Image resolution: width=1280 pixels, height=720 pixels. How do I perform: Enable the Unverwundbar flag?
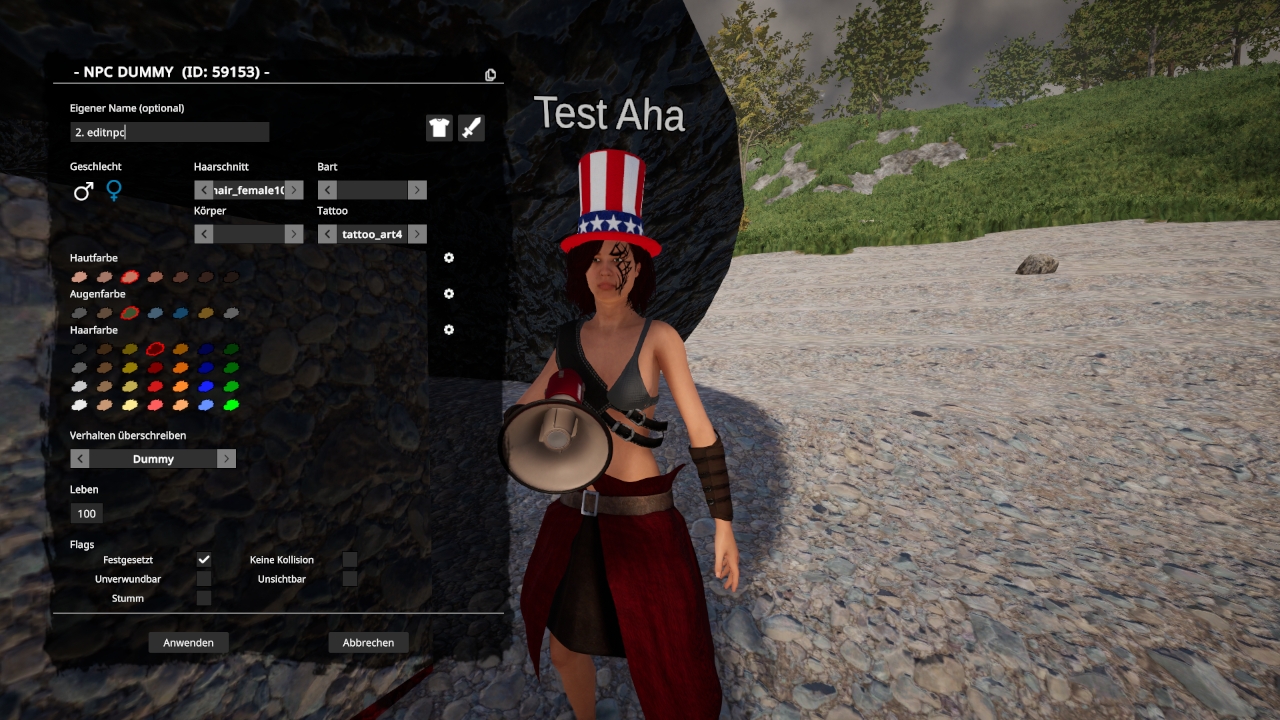(x=204, y=579)
